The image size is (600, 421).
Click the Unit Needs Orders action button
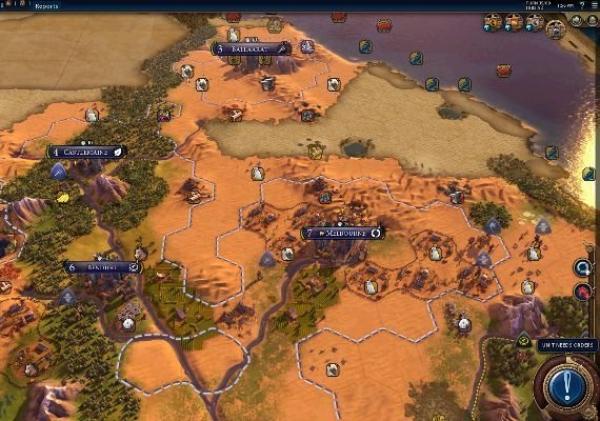[x=566, y=385]
